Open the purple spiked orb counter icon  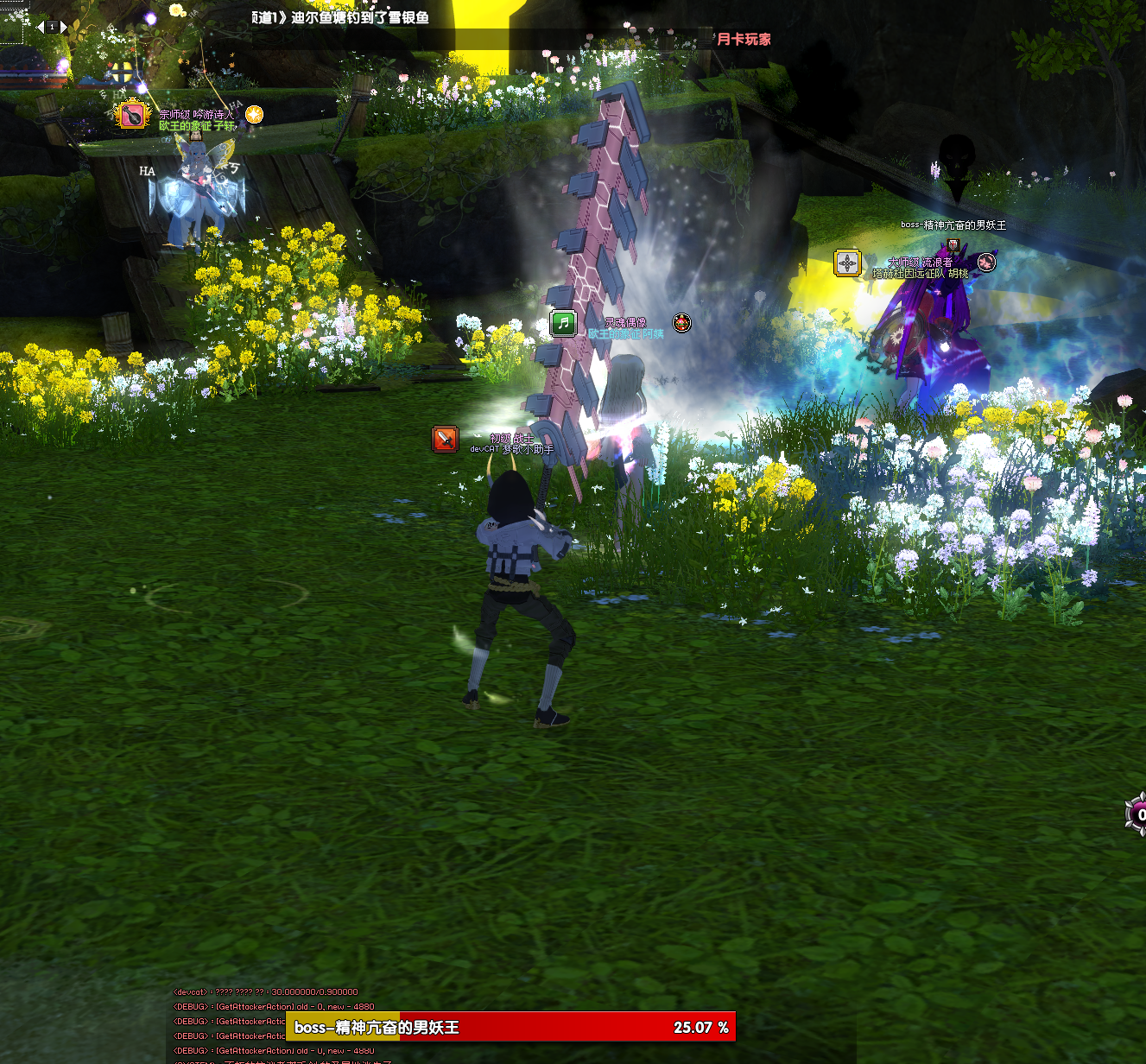[x=1137, y=814]
